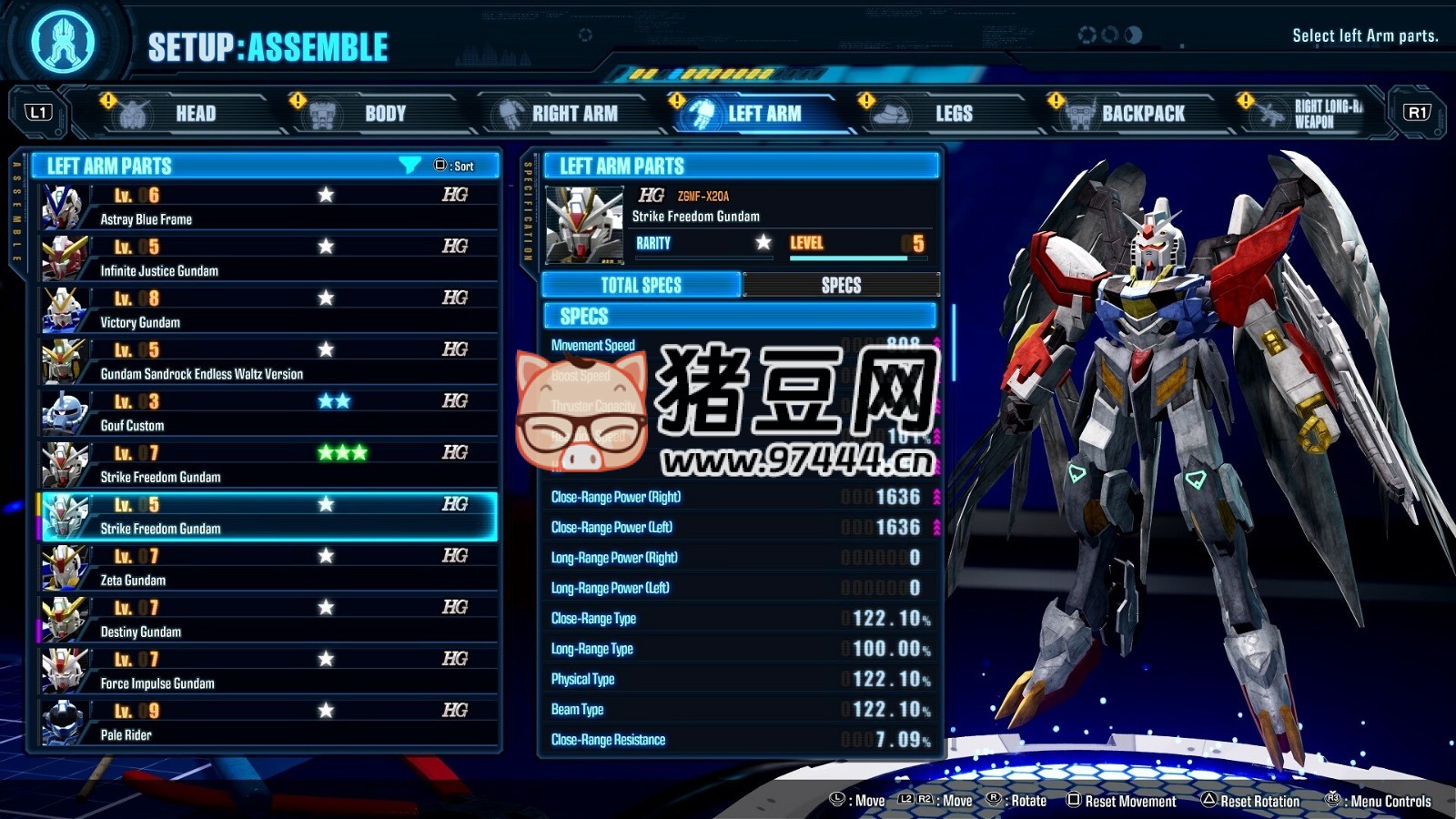Select the Head tab's helmet icon
Screen dimensions: 1456x819
[x=133, y=112]
